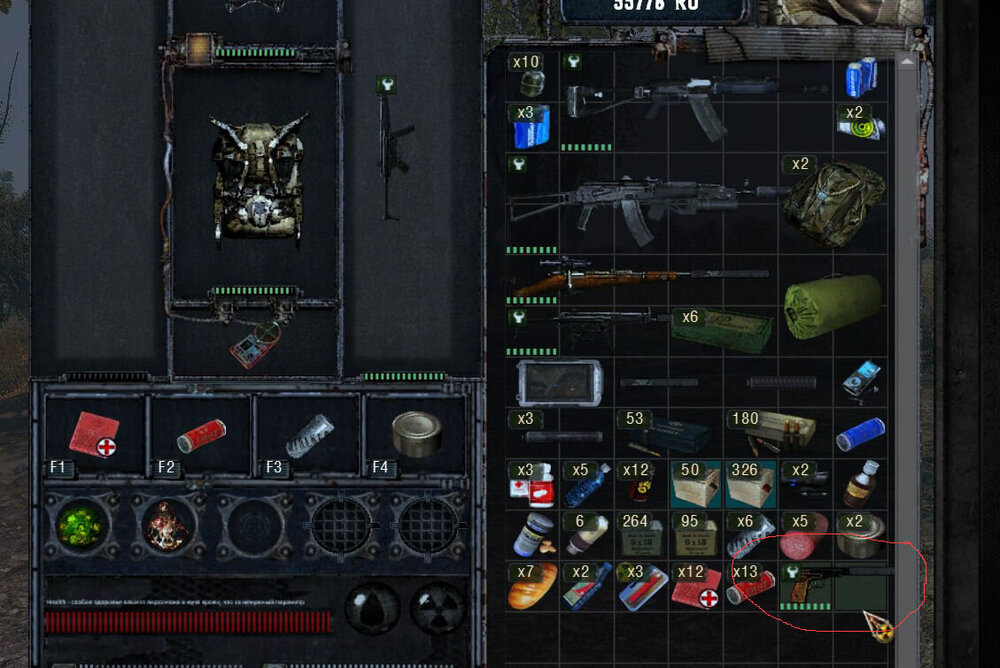
Task: Select the canned food in quick slot F4
Action: click(412, 433)
